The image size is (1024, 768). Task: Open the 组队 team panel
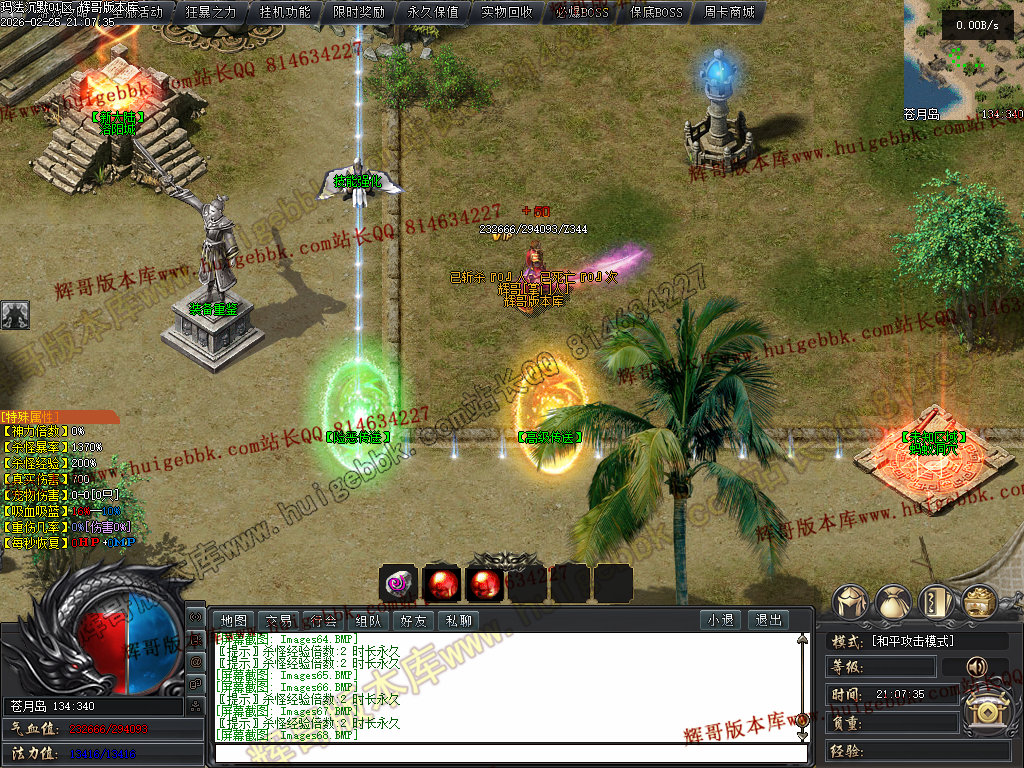pyautogui.click(x=369, y=620)
